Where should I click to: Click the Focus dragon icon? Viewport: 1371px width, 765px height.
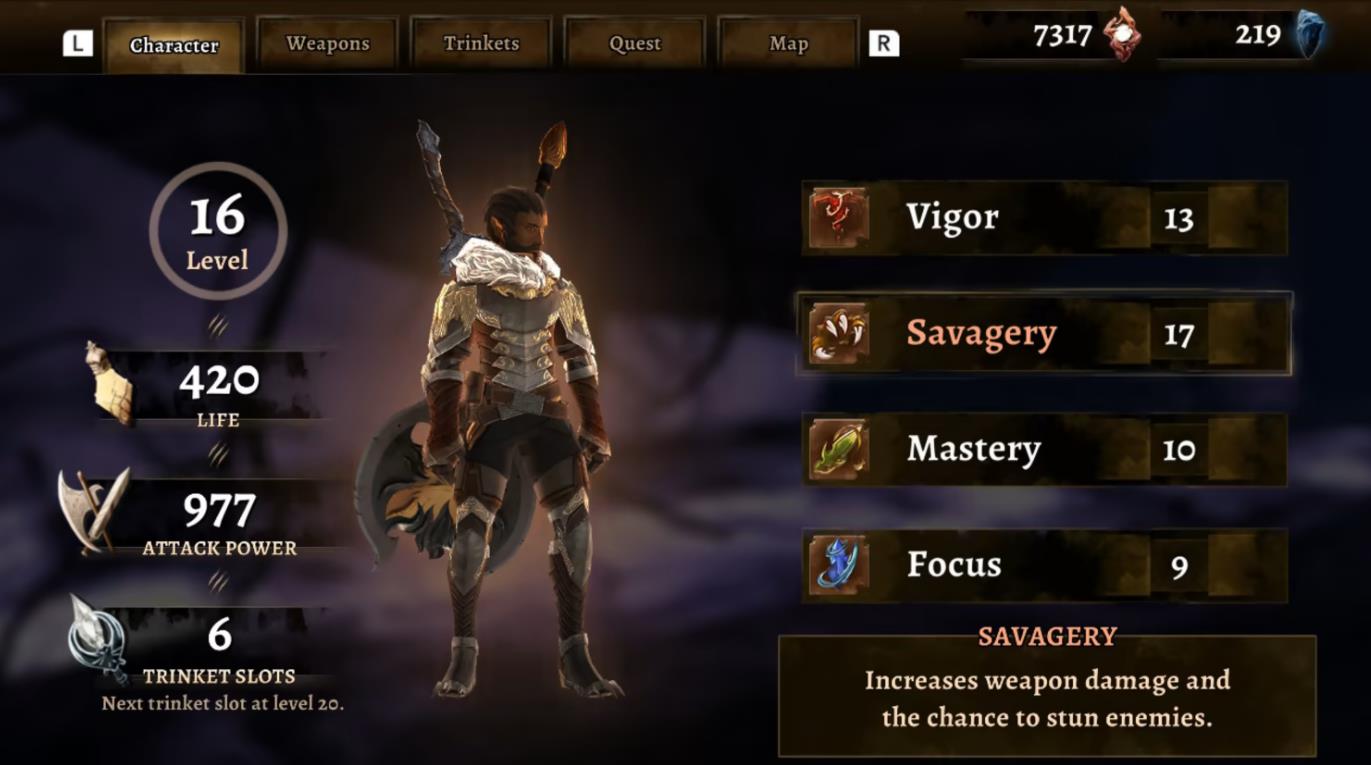point(836,564)
